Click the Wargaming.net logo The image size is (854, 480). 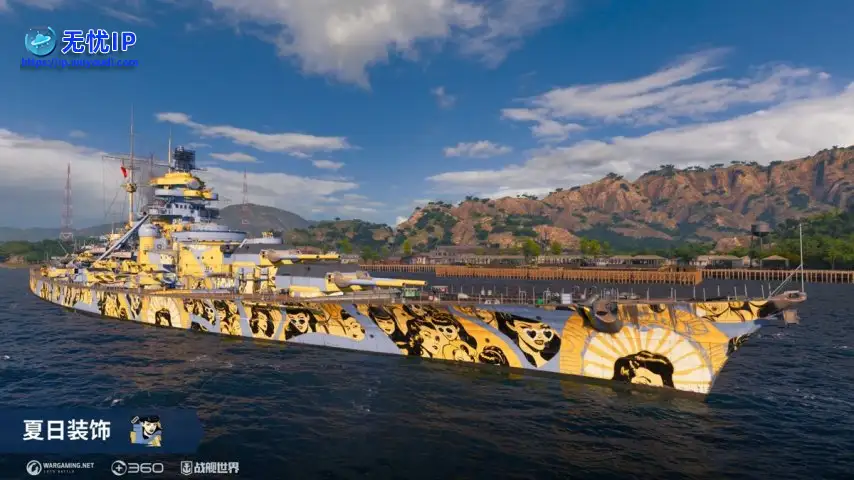(60, 467)
